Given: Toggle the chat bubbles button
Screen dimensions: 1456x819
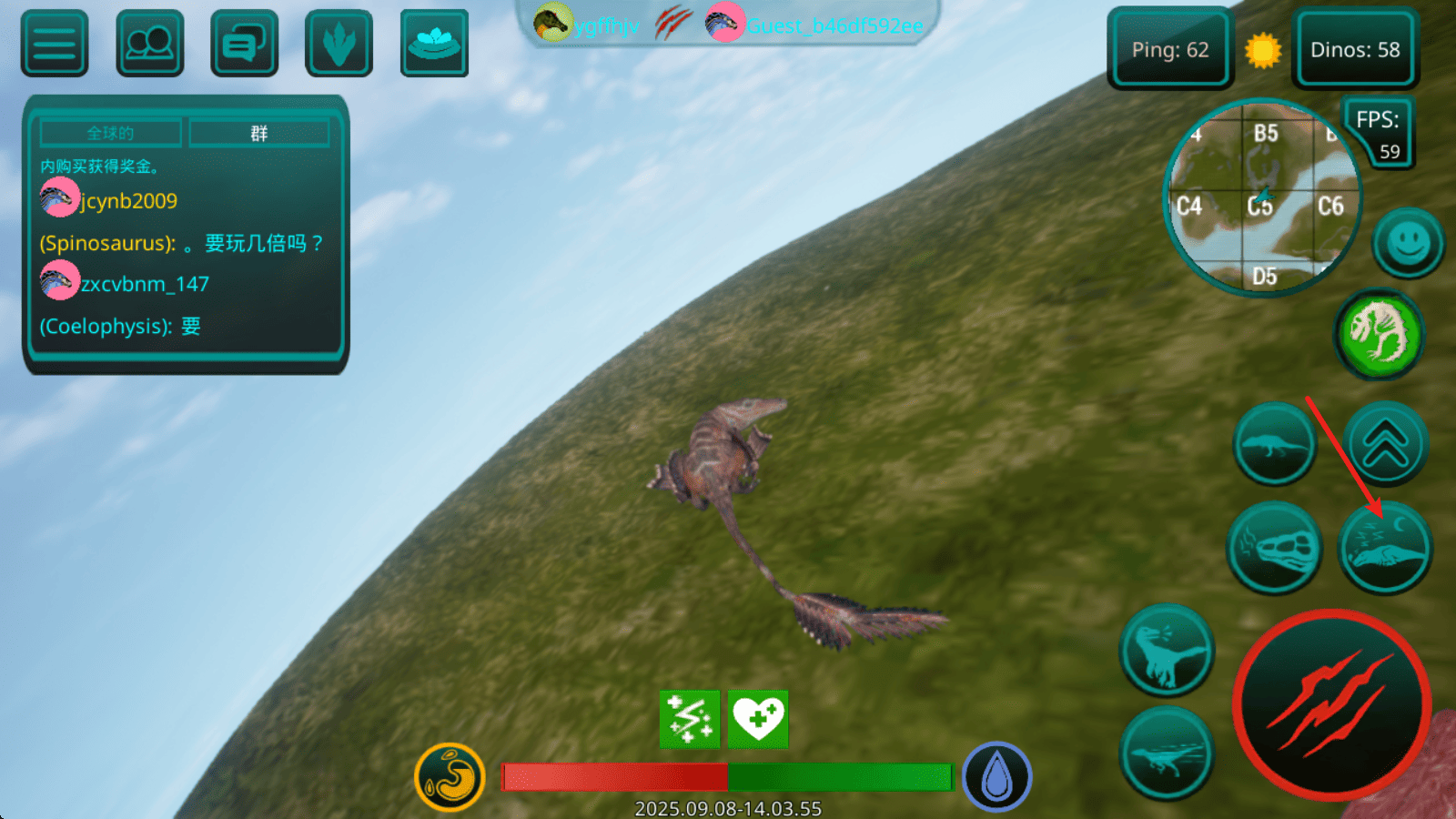Looking at the screenshot, I should 244,44.
